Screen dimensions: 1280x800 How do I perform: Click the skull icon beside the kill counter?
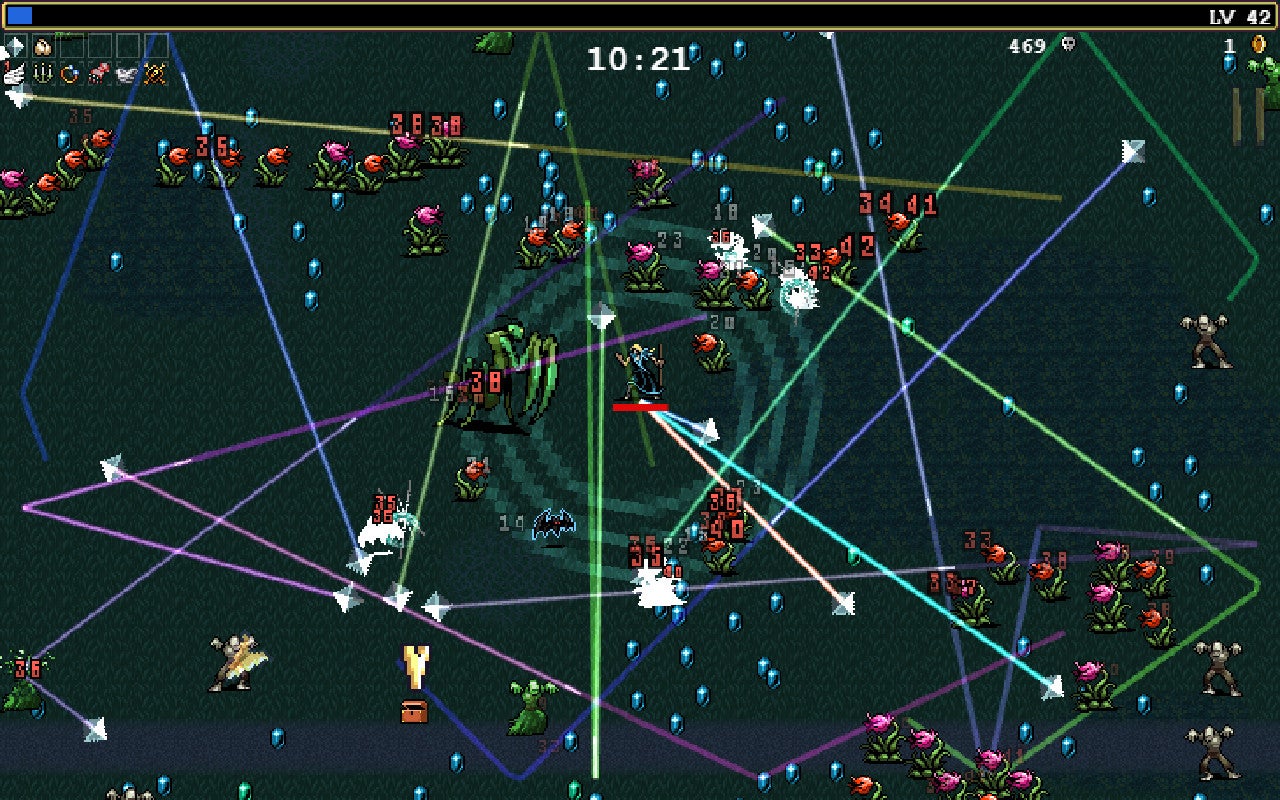pyautogui.click(x=1068, y=45)
